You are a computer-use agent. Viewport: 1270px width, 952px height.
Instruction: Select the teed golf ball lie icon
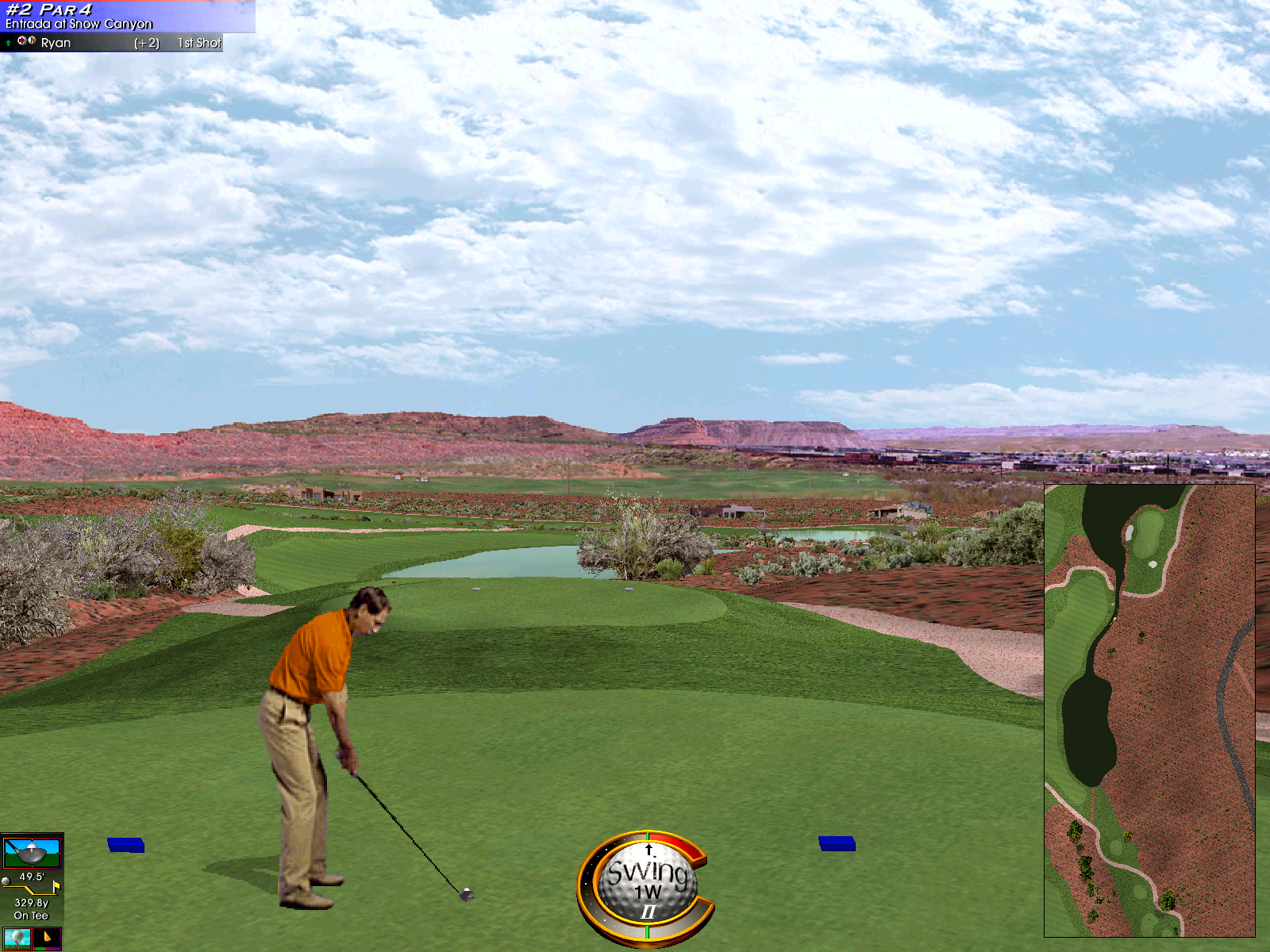click(17, 939)
